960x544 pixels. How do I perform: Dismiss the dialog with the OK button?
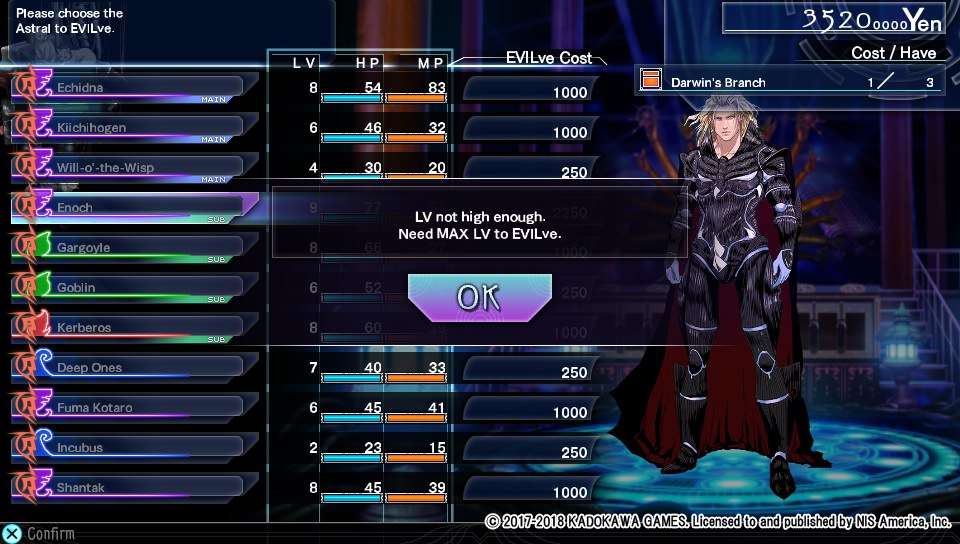point(480,297)
